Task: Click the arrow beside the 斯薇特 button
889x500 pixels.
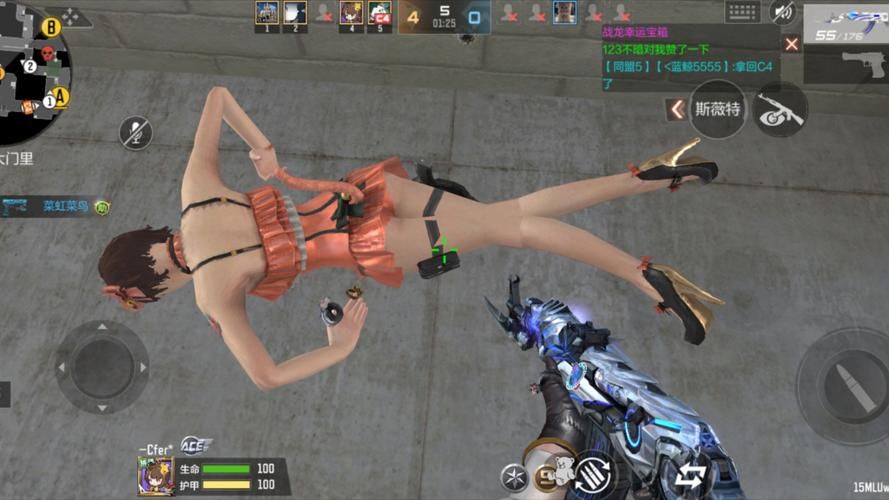Action: click(677, 109)
